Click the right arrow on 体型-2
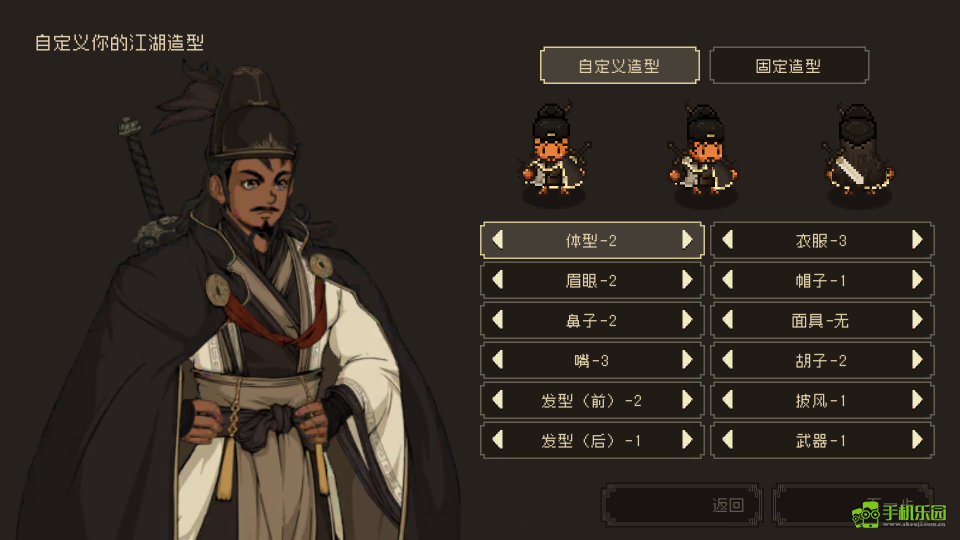 [x=687, y=240]
